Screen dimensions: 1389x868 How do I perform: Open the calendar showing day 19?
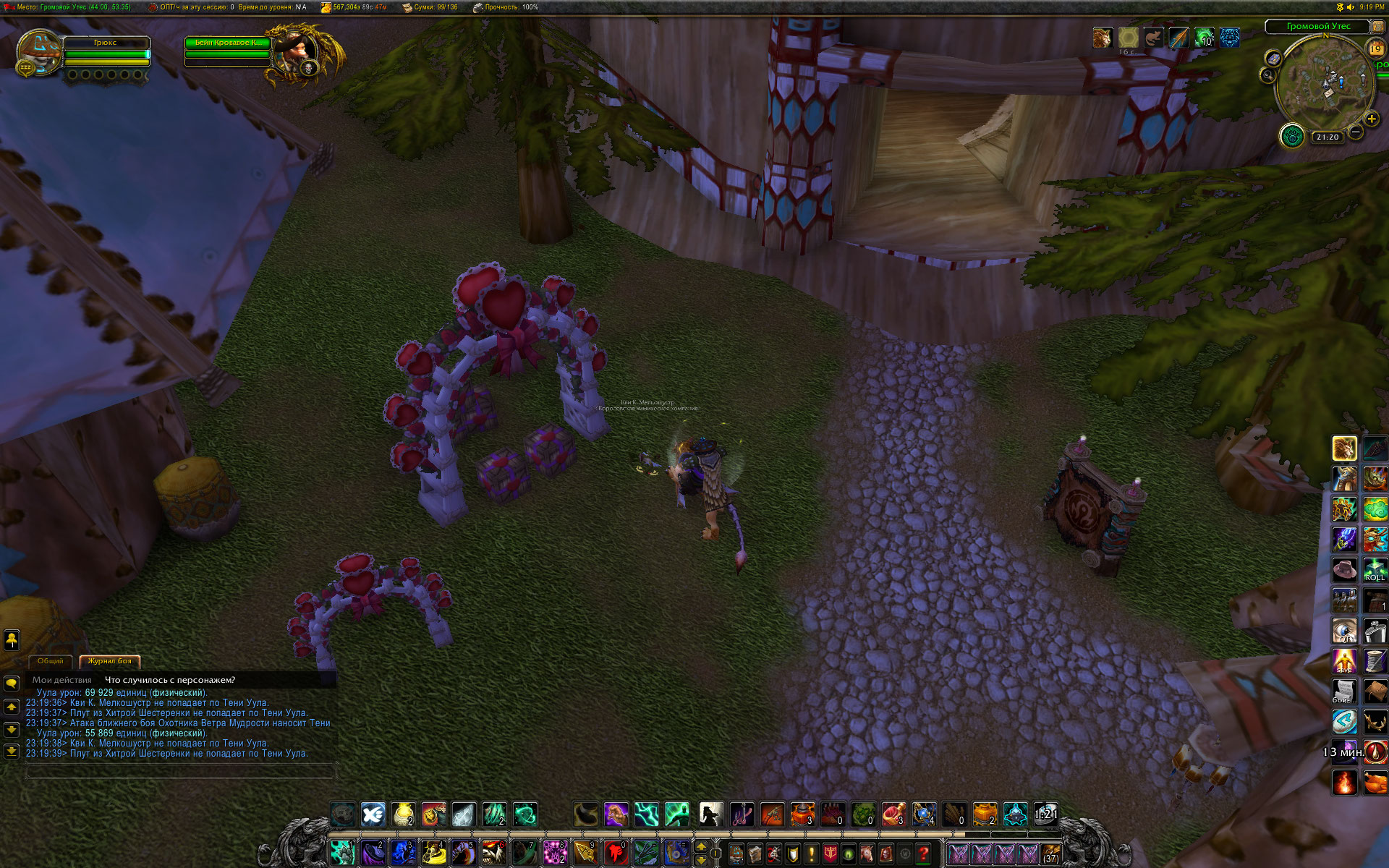coord(1375,48)
